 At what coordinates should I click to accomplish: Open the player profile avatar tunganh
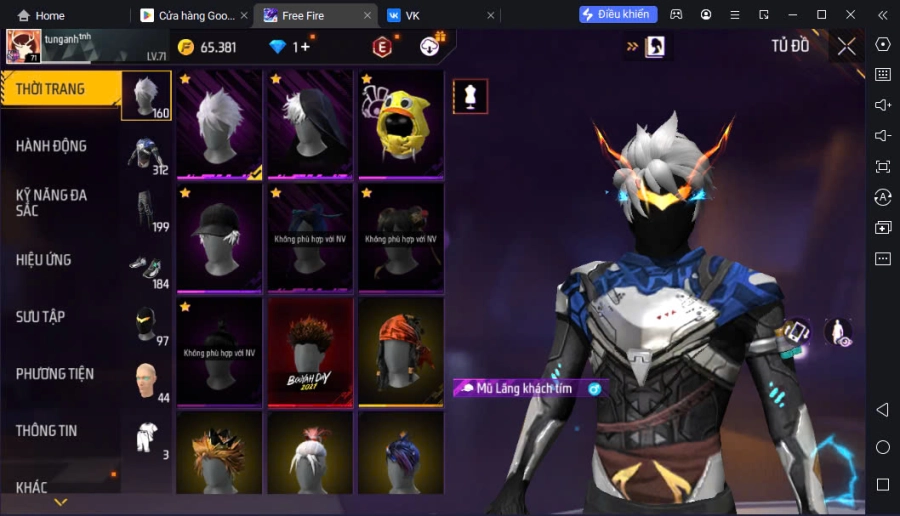click(24, 46)
